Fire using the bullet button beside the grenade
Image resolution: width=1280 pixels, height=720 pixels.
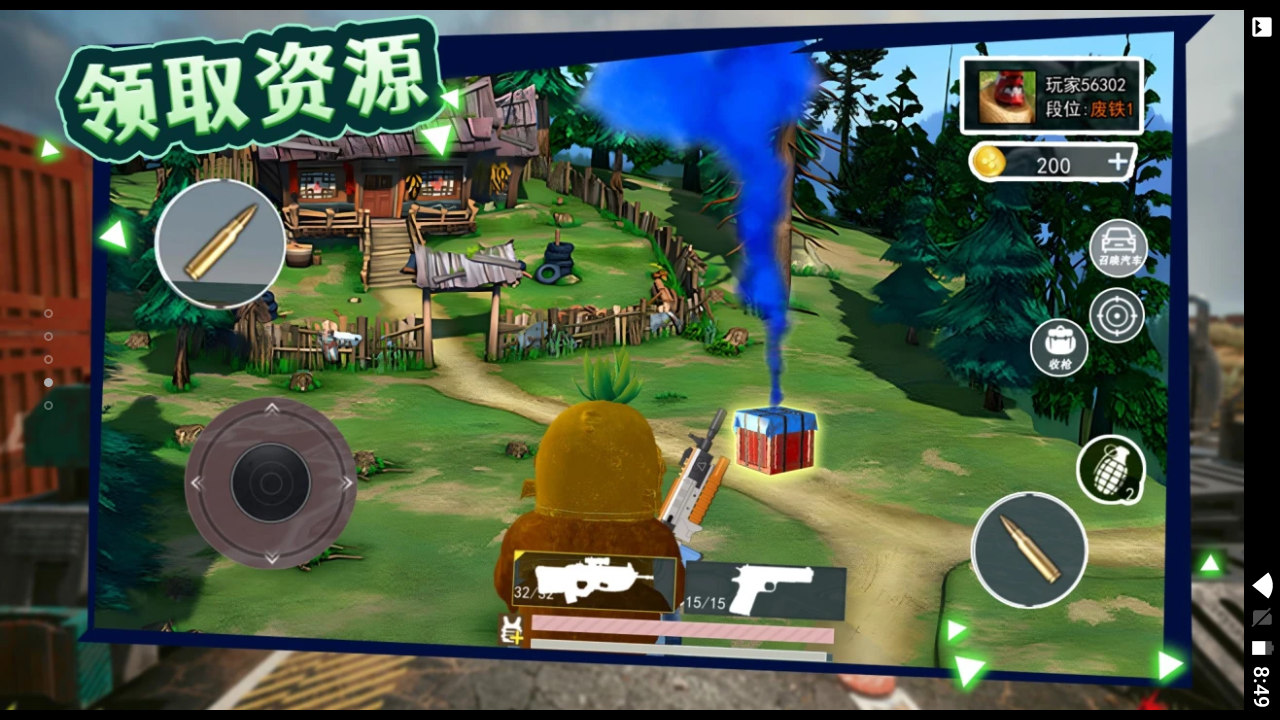point(1029,551)
